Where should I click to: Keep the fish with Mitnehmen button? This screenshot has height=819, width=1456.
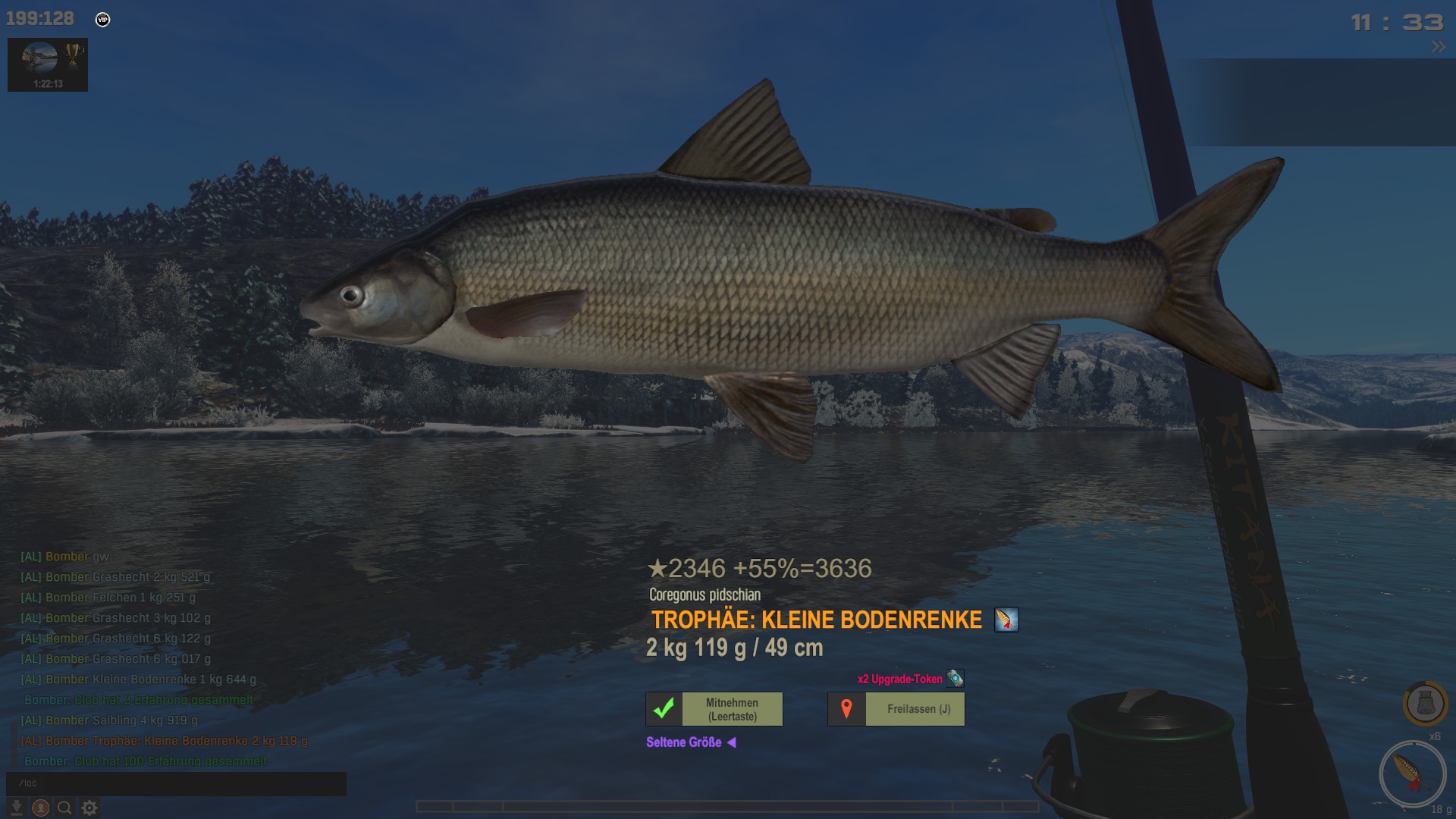(x=714, y=709)
